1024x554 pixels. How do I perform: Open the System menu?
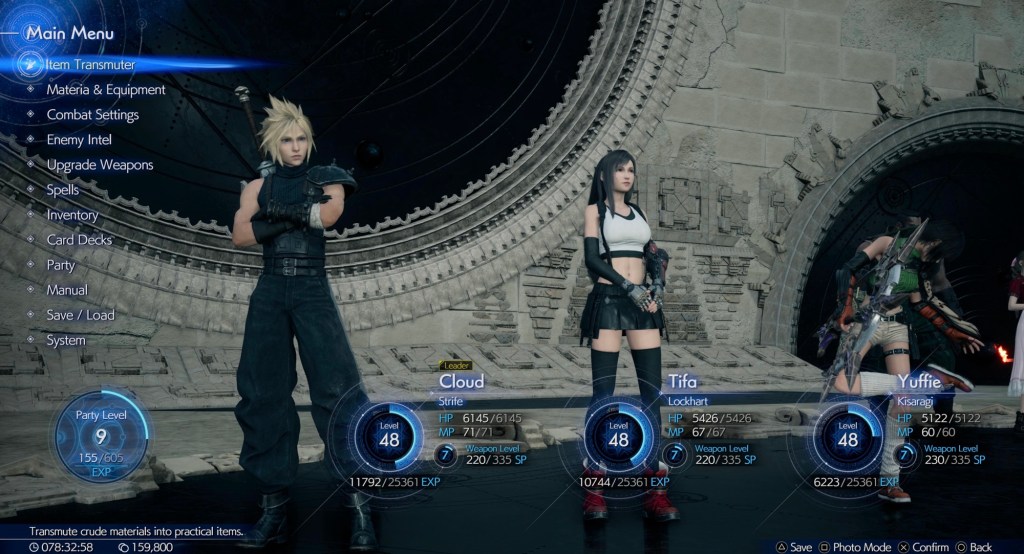coord(66,340)
